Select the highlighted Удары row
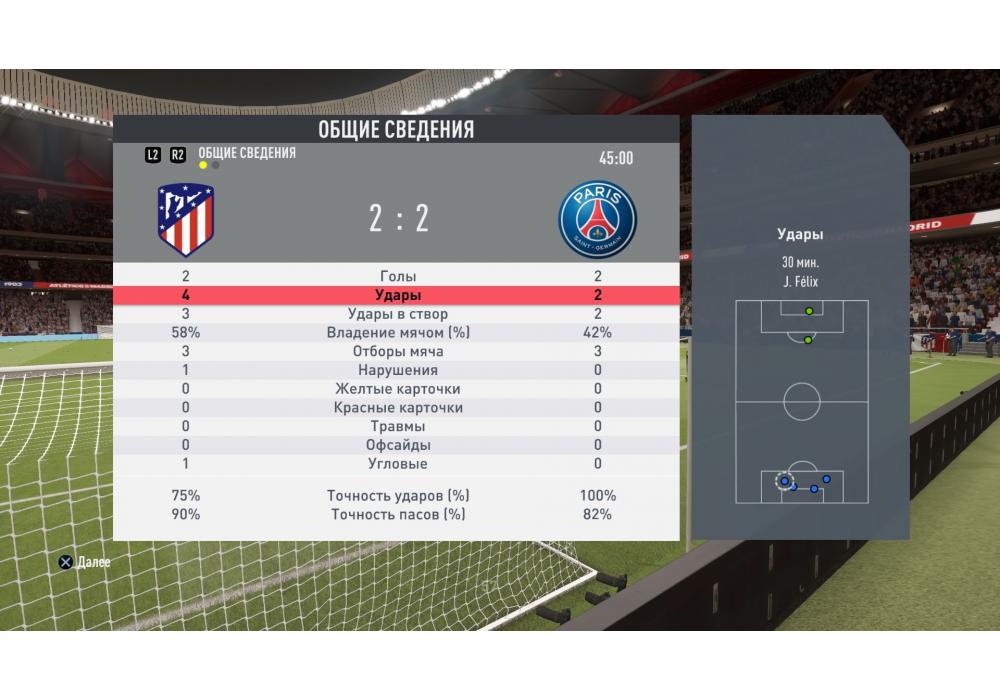 pyautogui.click(x=397, y=295)
